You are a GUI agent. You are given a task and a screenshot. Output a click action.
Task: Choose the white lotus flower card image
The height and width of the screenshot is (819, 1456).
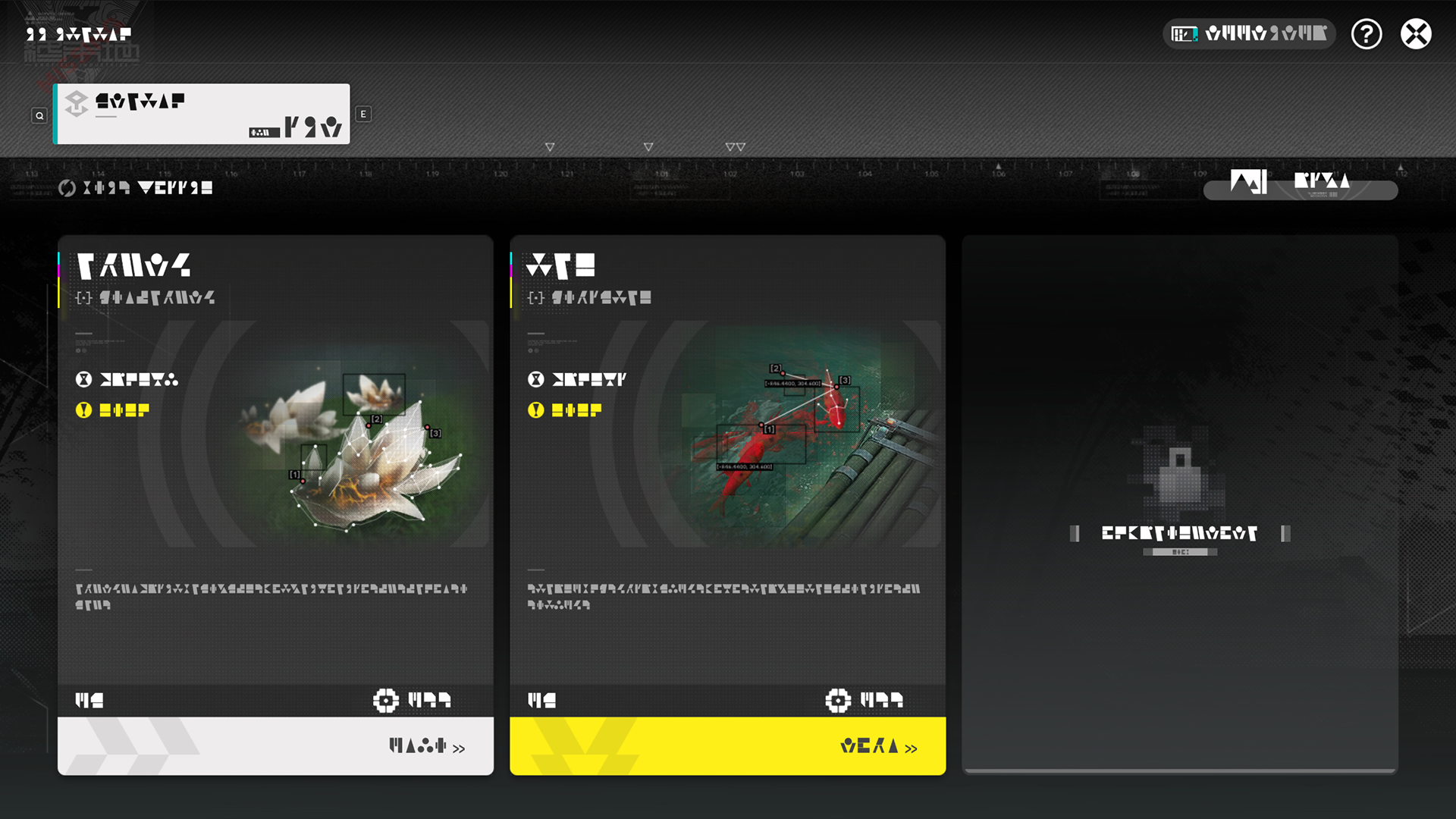[356, 447]
